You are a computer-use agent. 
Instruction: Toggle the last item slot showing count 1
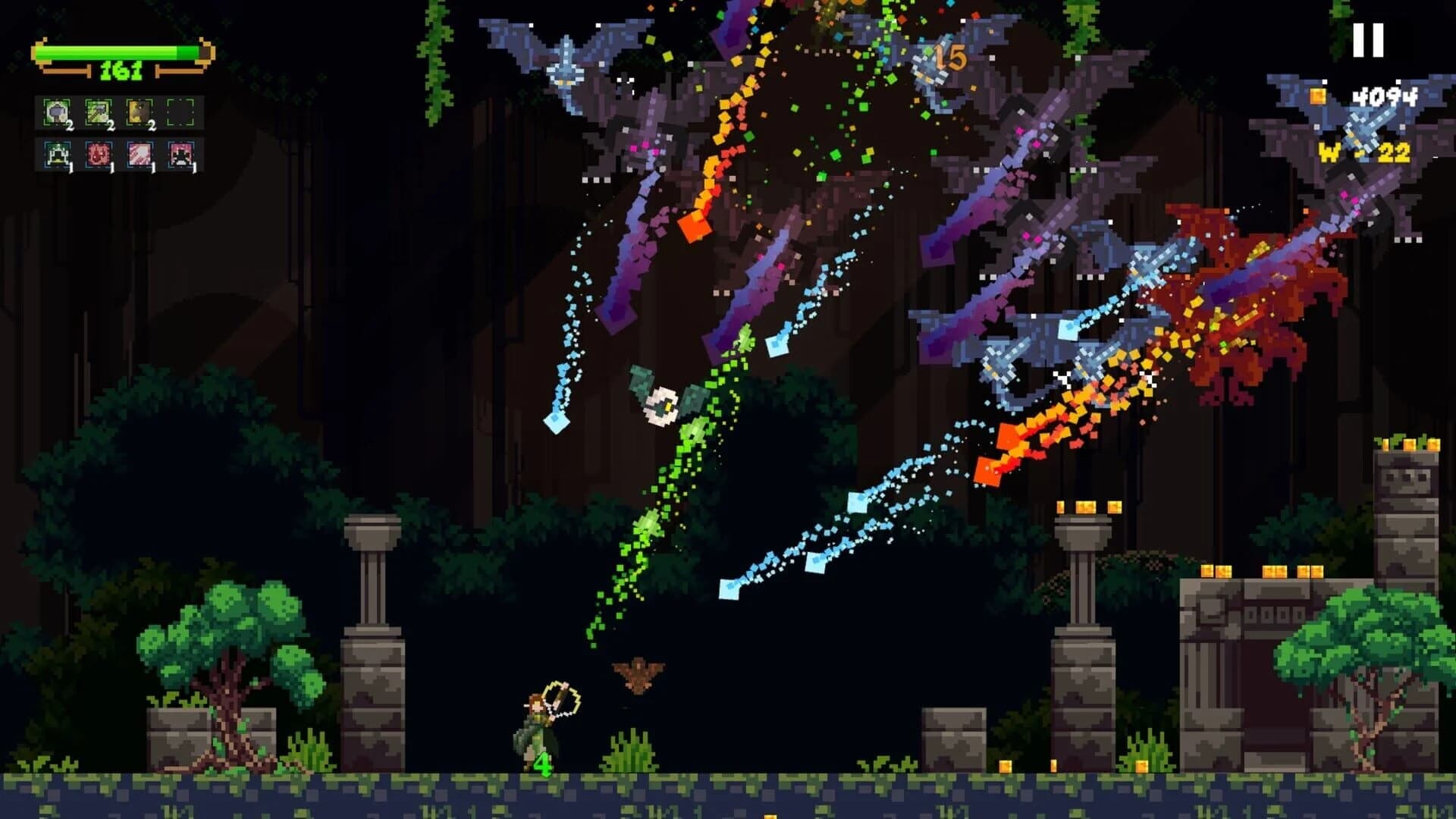180,155
